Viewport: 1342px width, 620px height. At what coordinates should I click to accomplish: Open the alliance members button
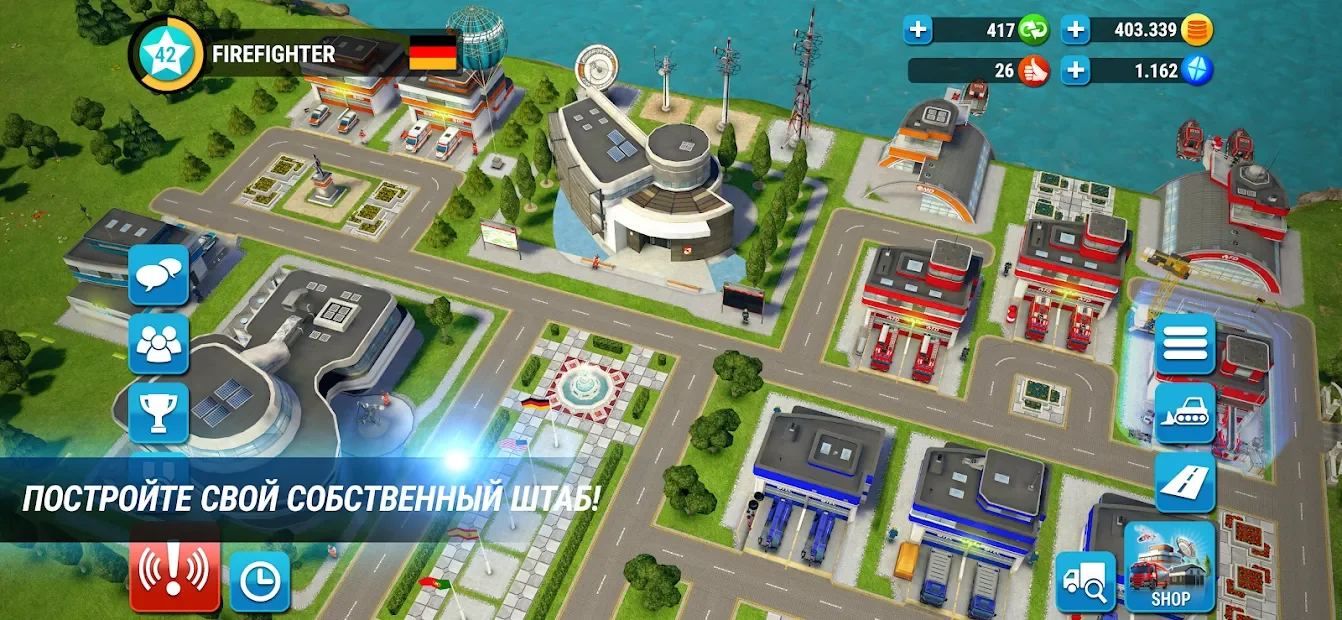[159, 344]
